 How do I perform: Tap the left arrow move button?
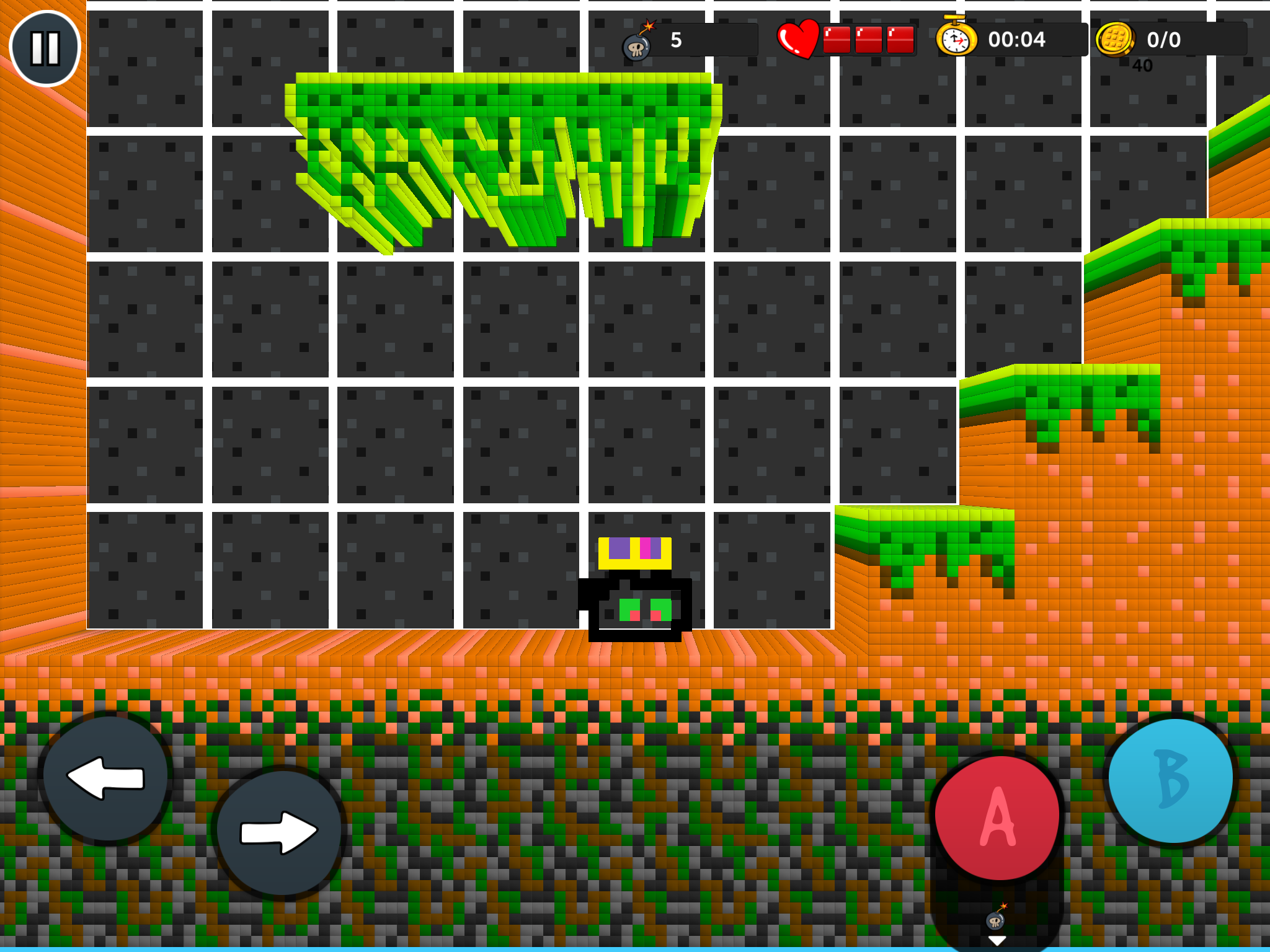[106, 777]
